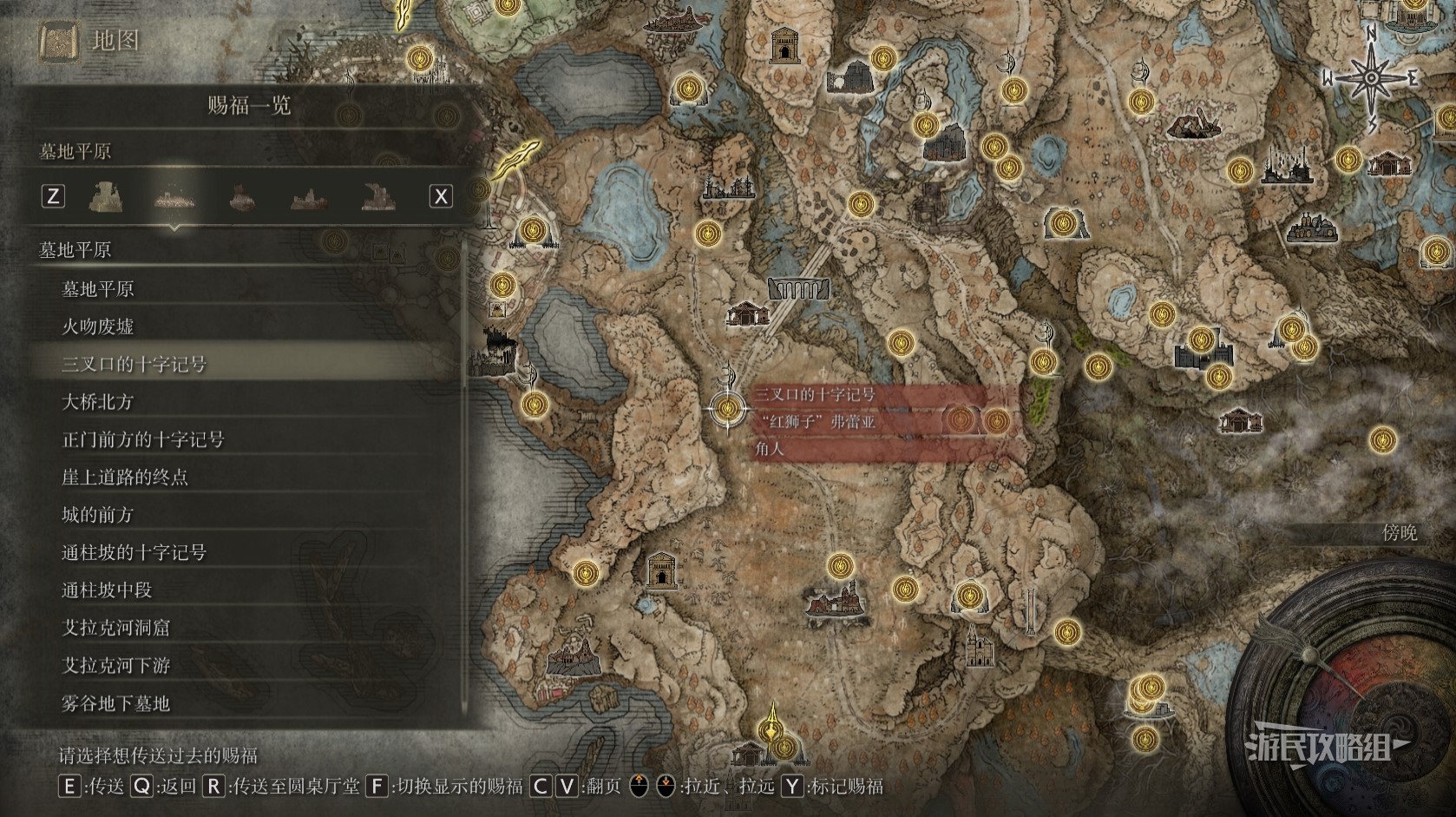
Task: Click the crosshair-selected grace marker on the map
Action: [727, 408]
